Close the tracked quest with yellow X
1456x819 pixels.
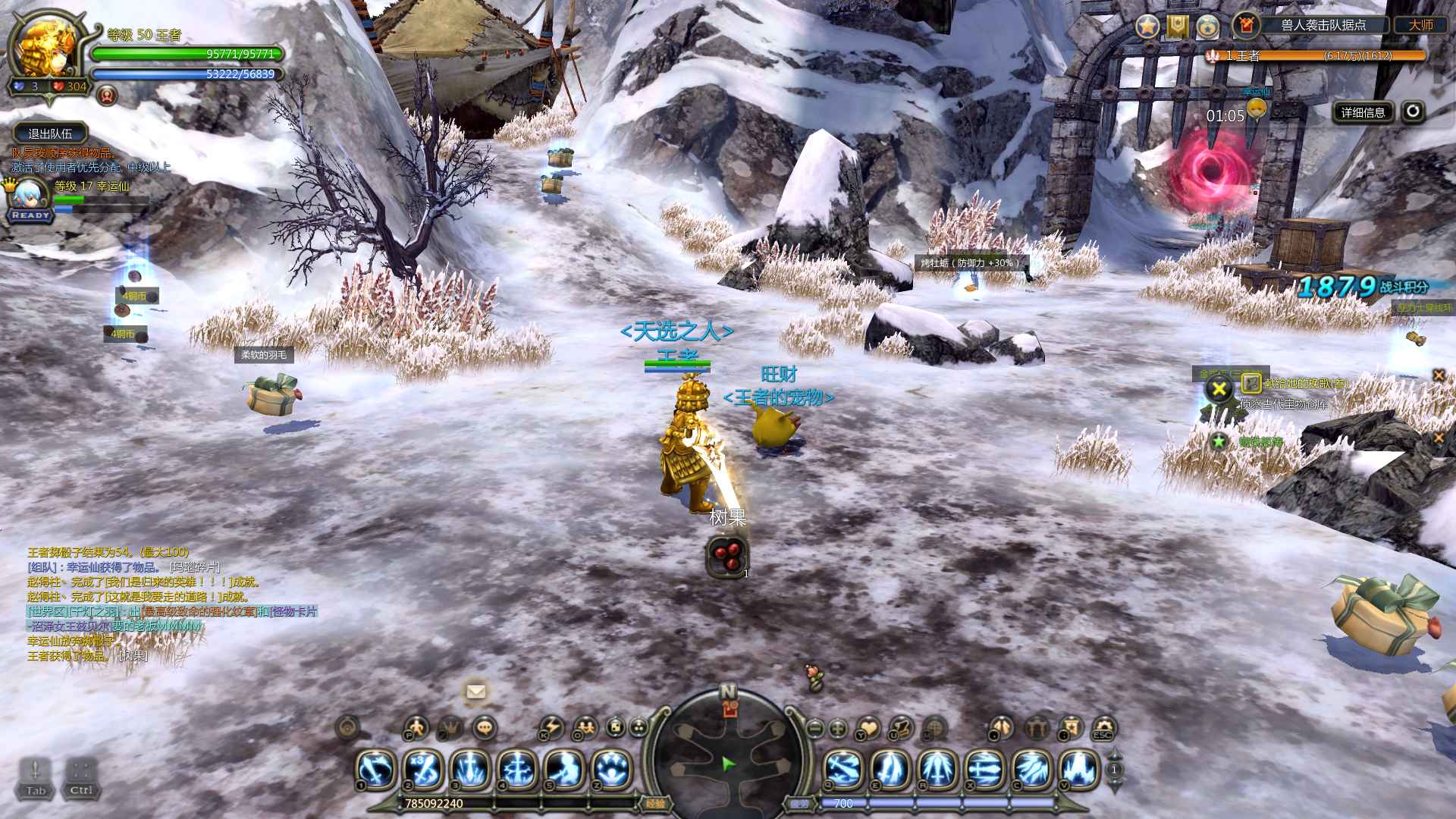tap(1219, 390)
